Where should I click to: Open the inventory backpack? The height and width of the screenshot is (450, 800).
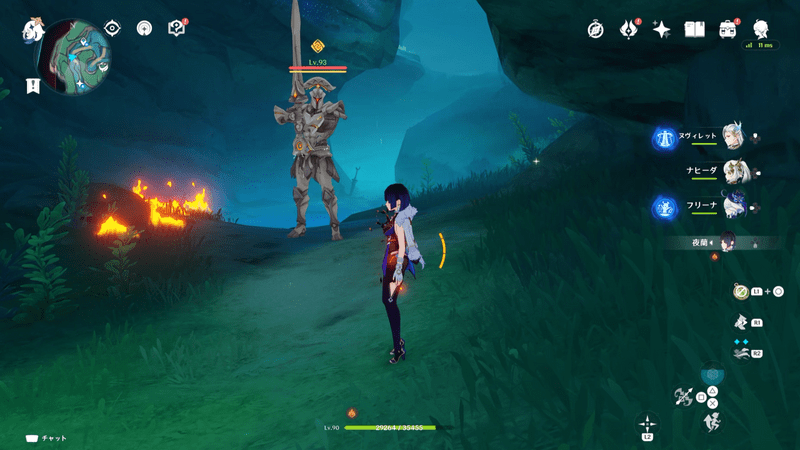[727, 29]
